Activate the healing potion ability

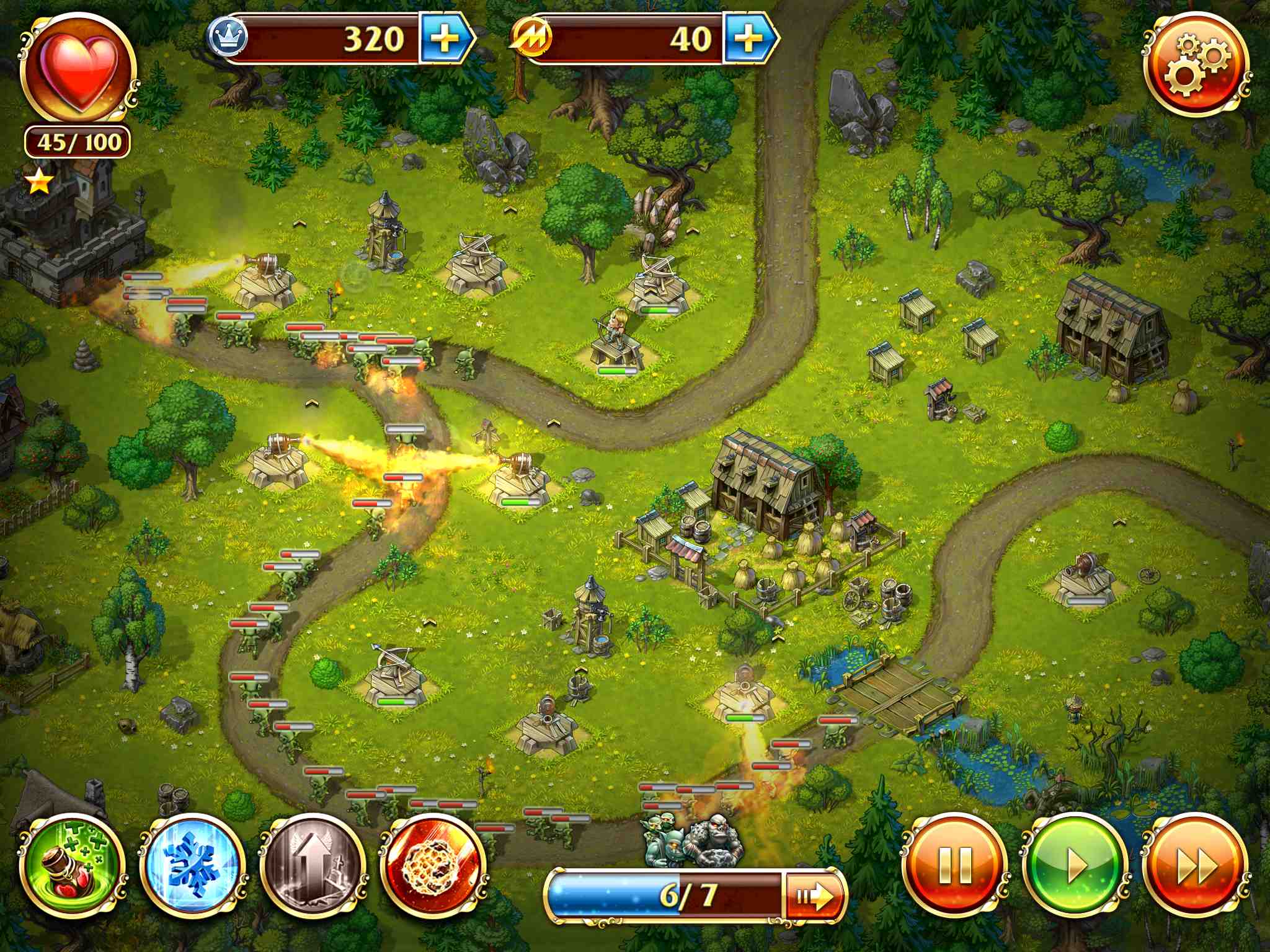click(x=73, y=866)
